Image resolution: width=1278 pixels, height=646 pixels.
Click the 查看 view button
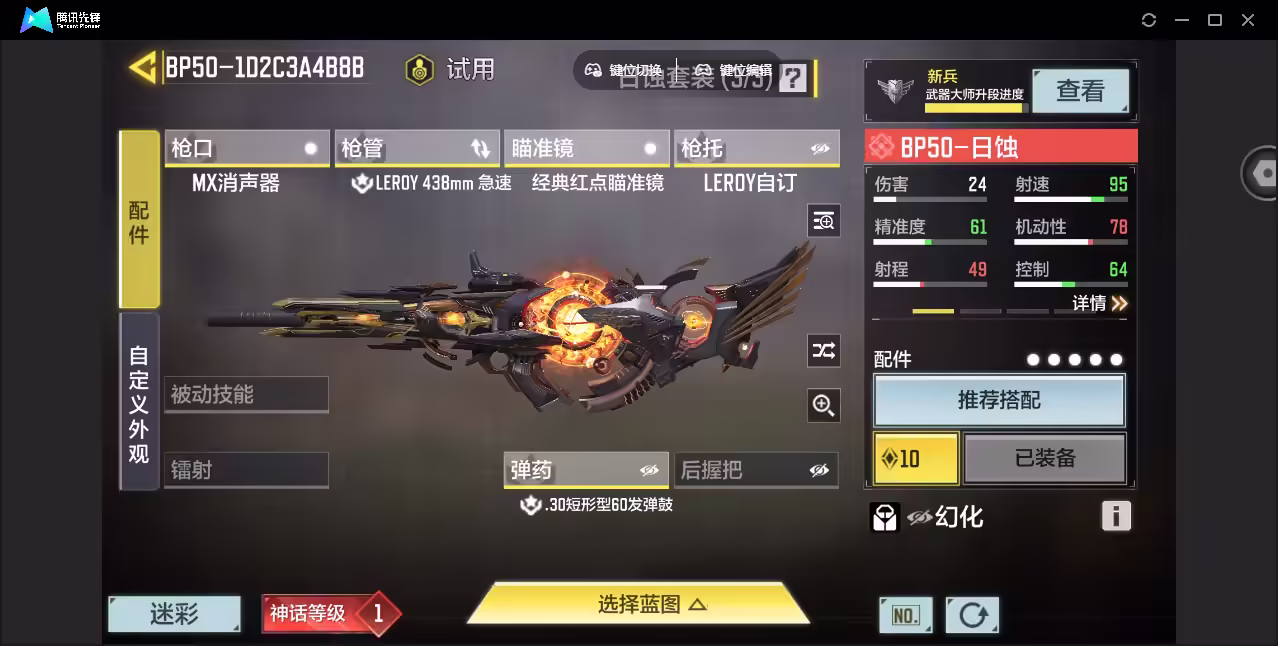click(x=1080, y=91)
